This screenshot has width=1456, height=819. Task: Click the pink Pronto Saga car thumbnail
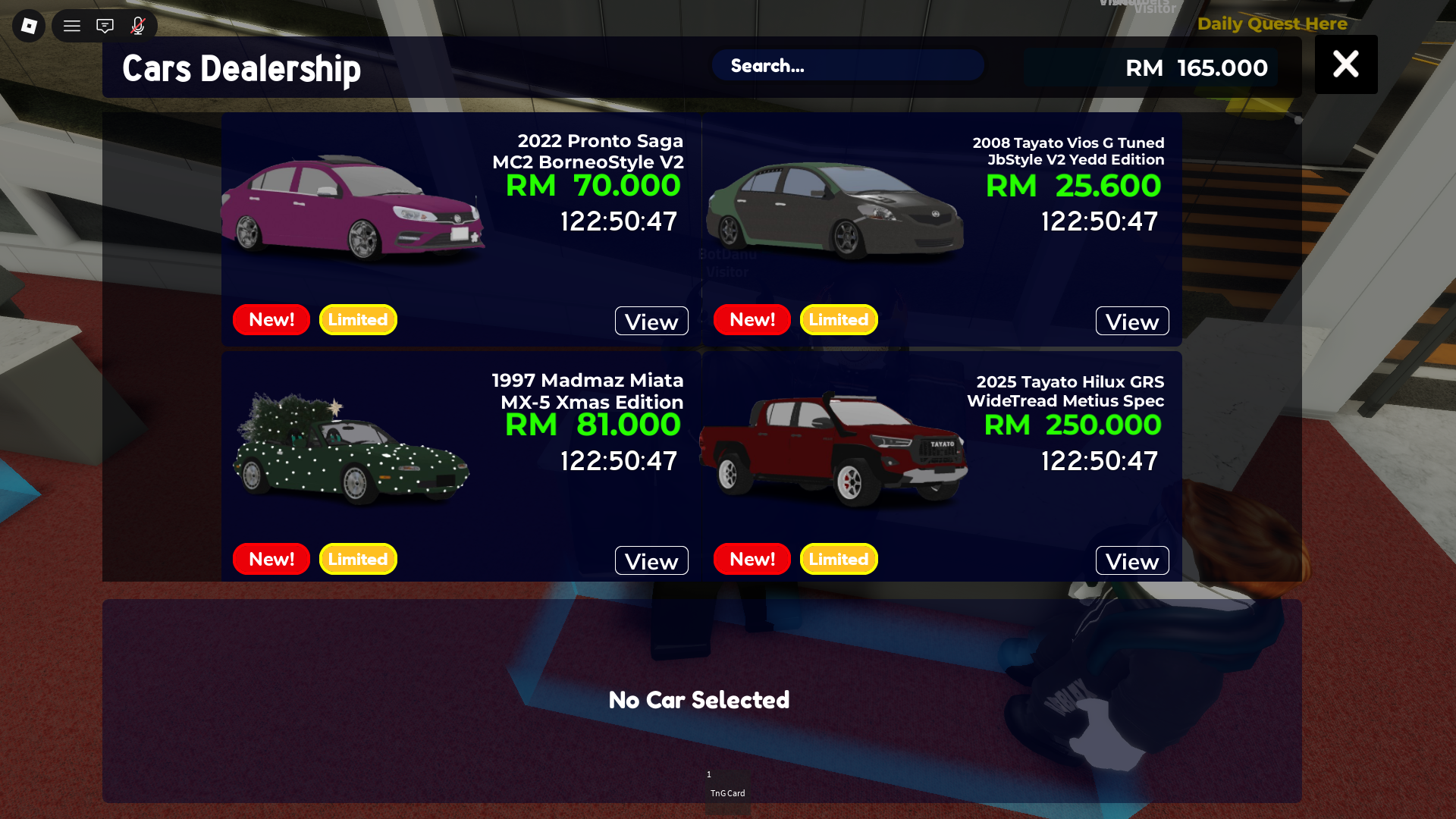point(353,209)
